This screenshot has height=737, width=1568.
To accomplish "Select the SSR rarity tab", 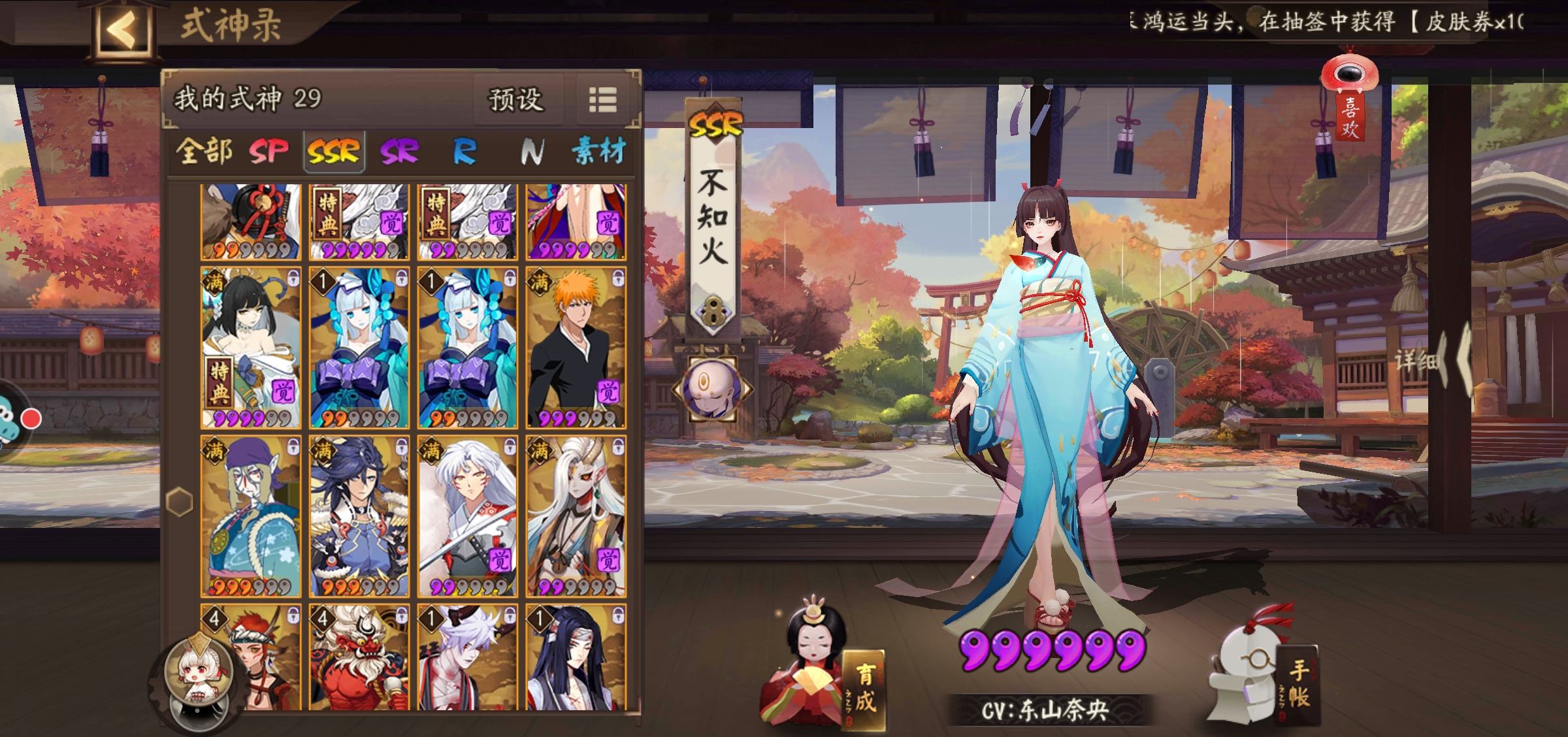I will tap(334, 152).
